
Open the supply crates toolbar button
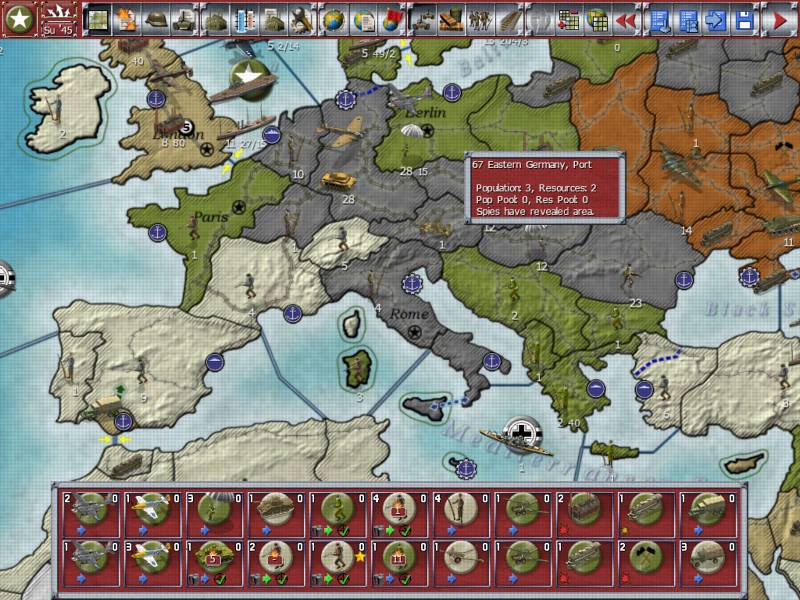451,19
